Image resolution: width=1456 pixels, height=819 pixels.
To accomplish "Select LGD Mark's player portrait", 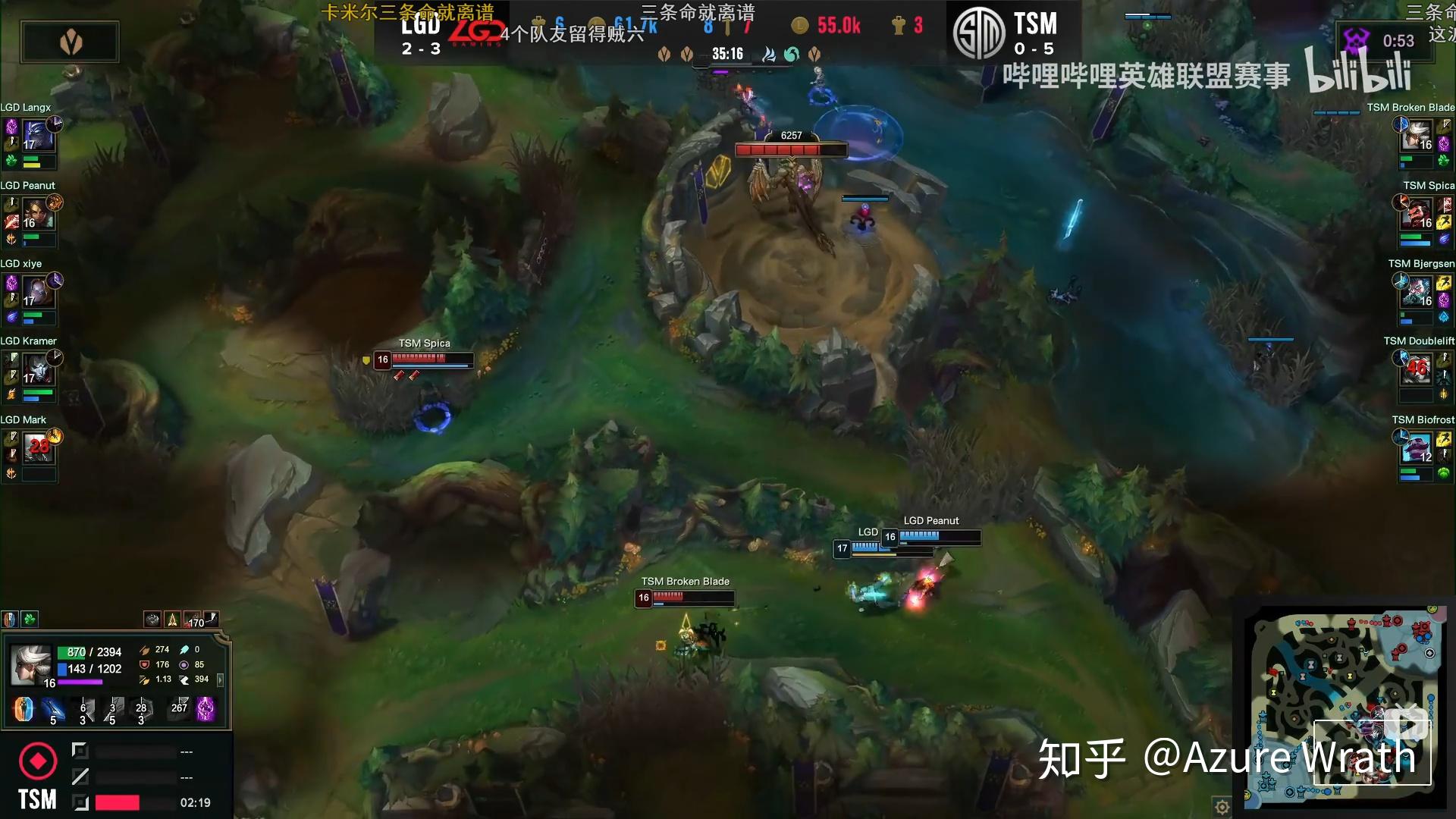I will pyautogui.click(x=39, y=449).
